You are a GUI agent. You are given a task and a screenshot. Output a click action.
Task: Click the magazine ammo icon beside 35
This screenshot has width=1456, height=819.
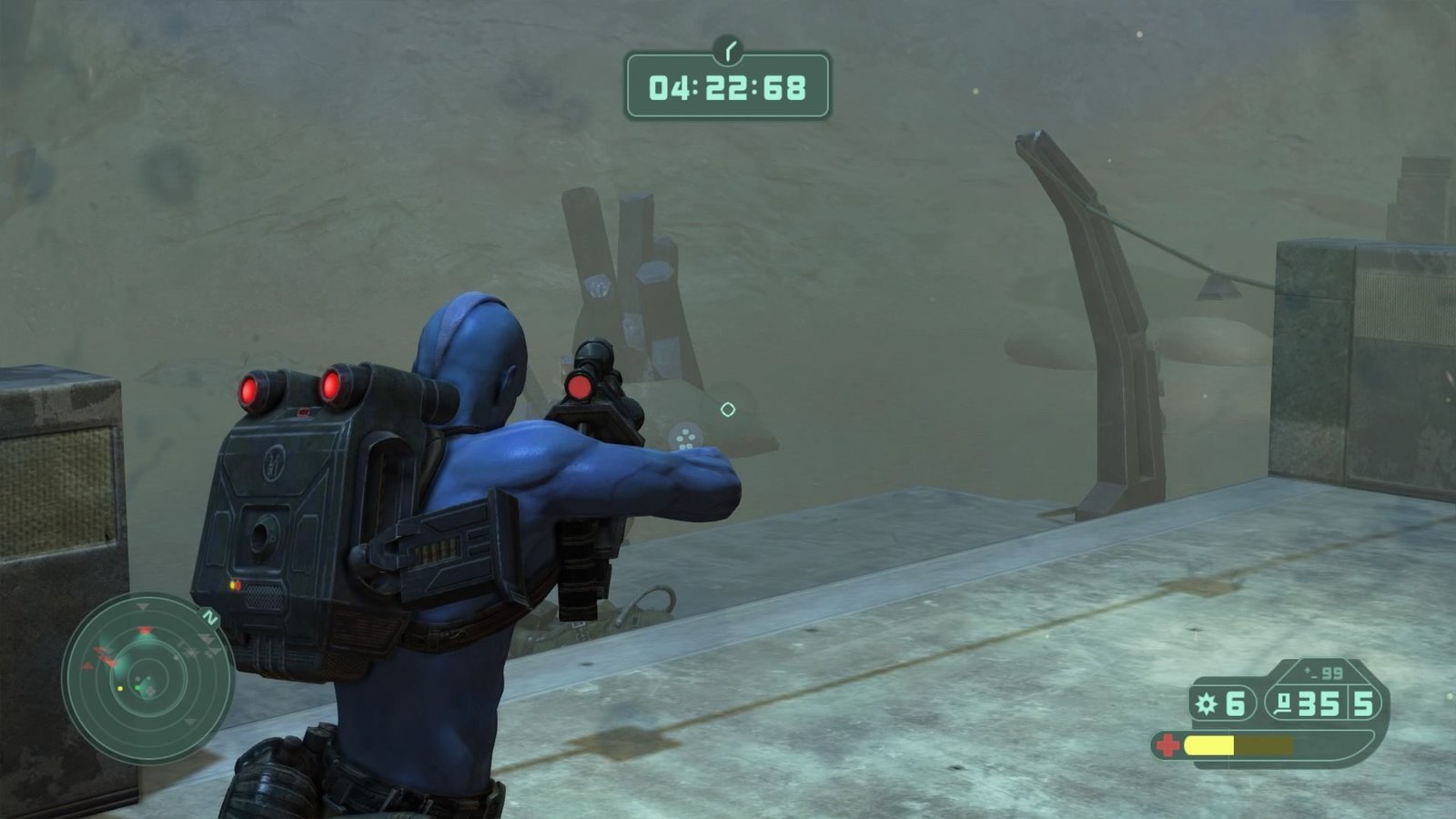pos(1283,703)
